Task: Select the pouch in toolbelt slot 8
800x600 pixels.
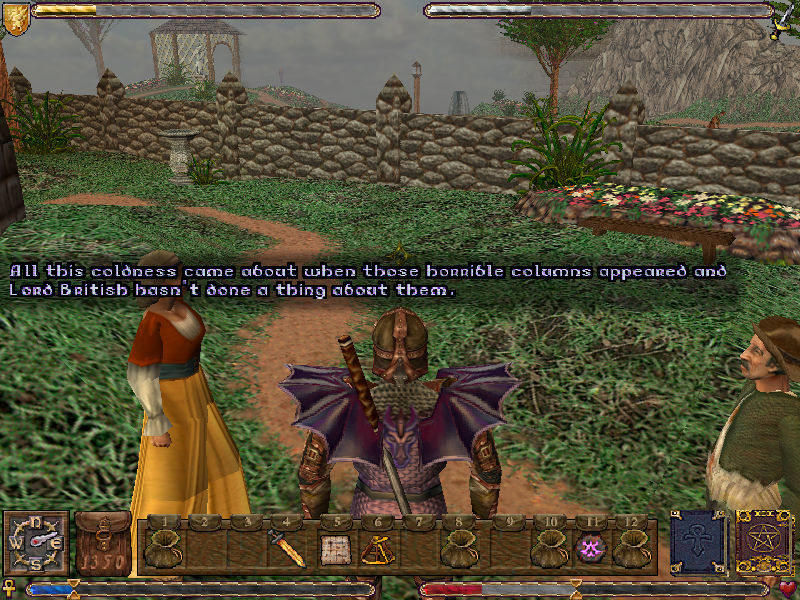Action: [459, 548]
